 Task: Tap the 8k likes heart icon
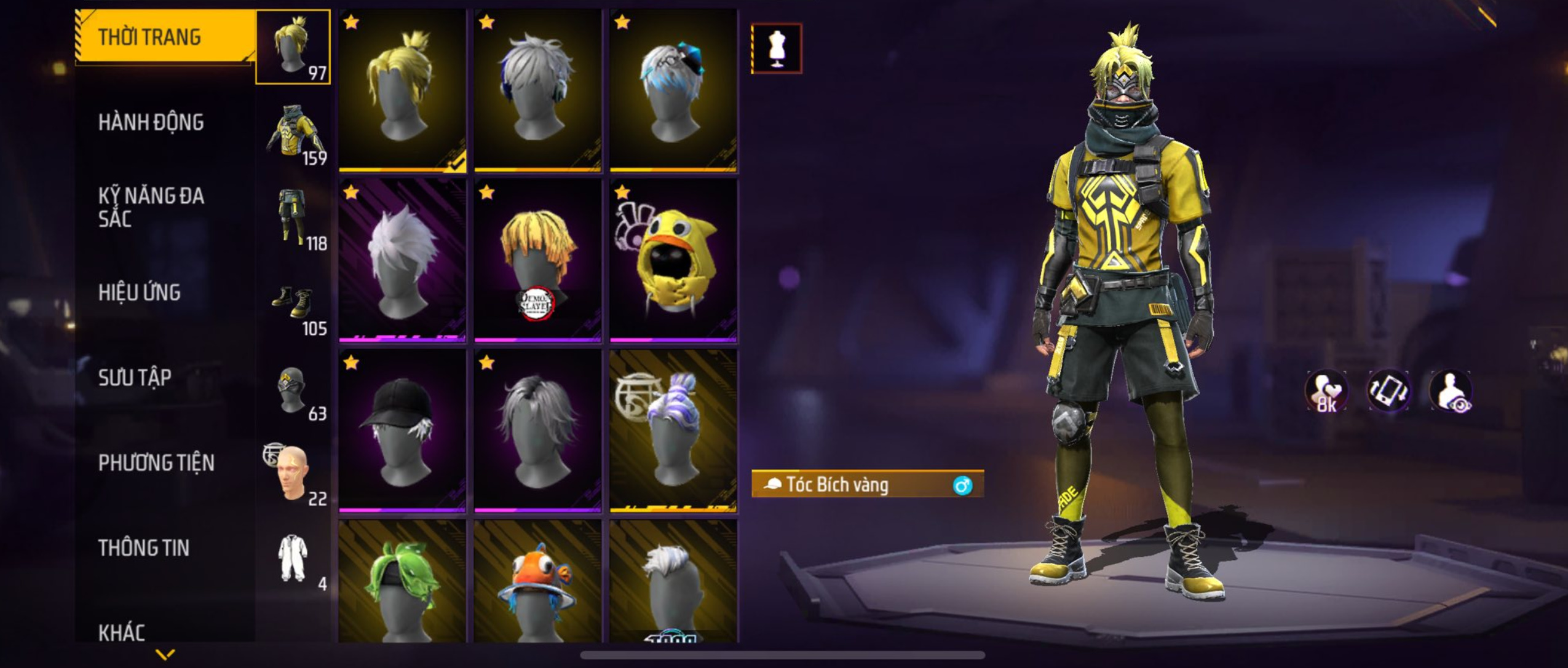tap(1326, 391)
